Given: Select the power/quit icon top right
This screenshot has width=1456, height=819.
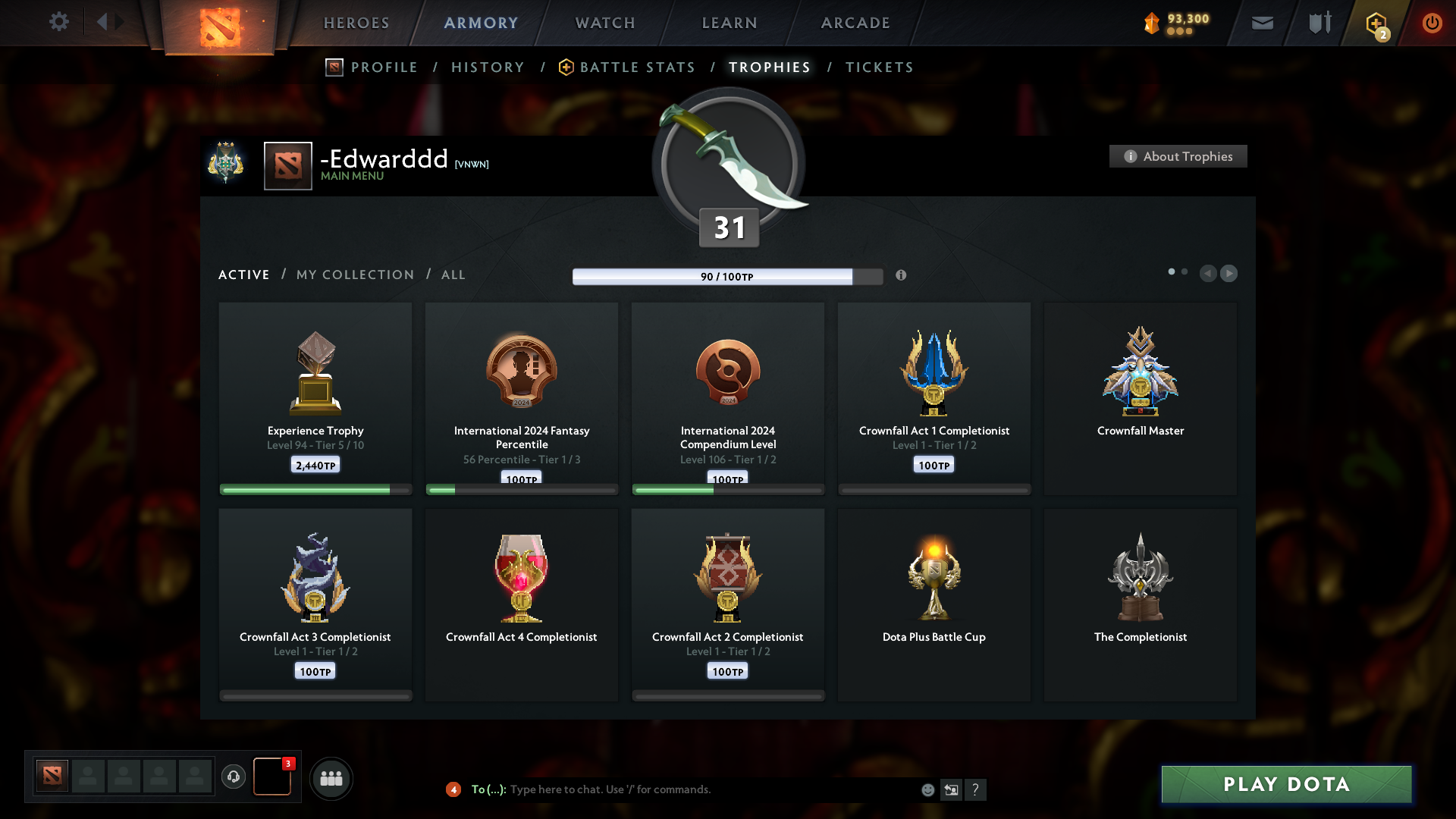Looking at the screenshot, I should tap(1432, 23).
